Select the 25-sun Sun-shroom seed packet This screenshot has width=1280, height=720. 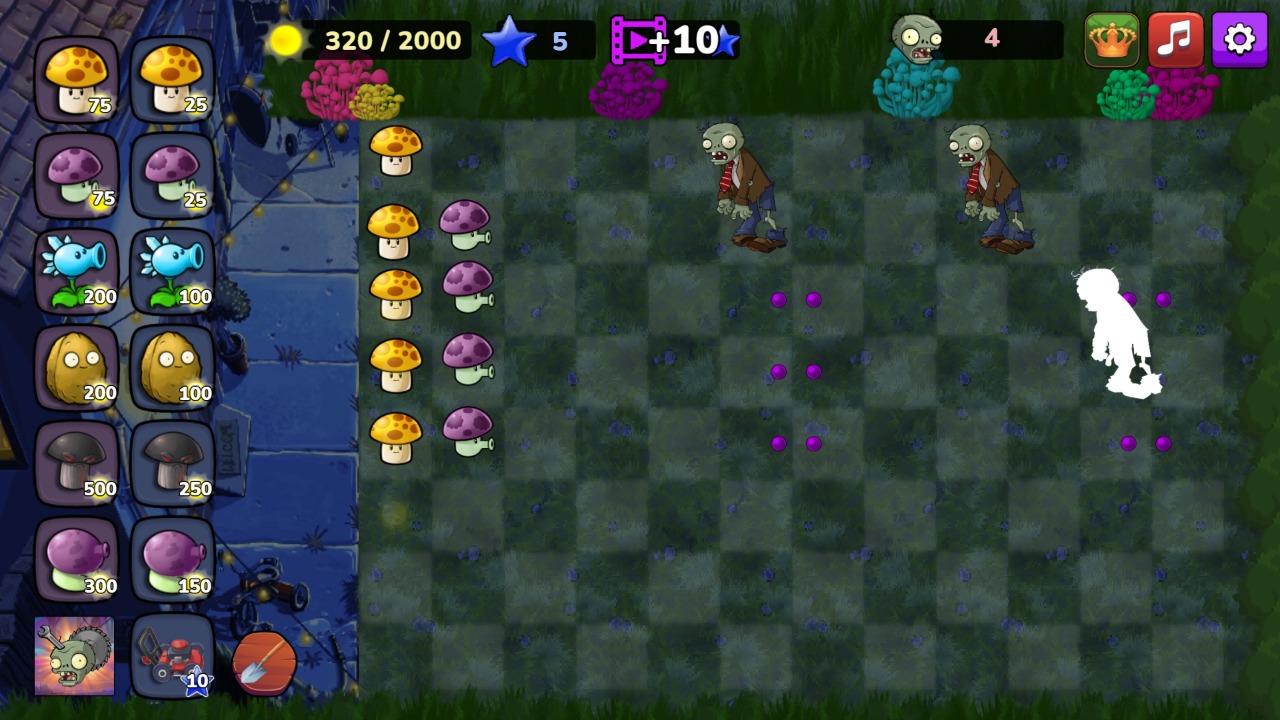[x=172, y=80]
